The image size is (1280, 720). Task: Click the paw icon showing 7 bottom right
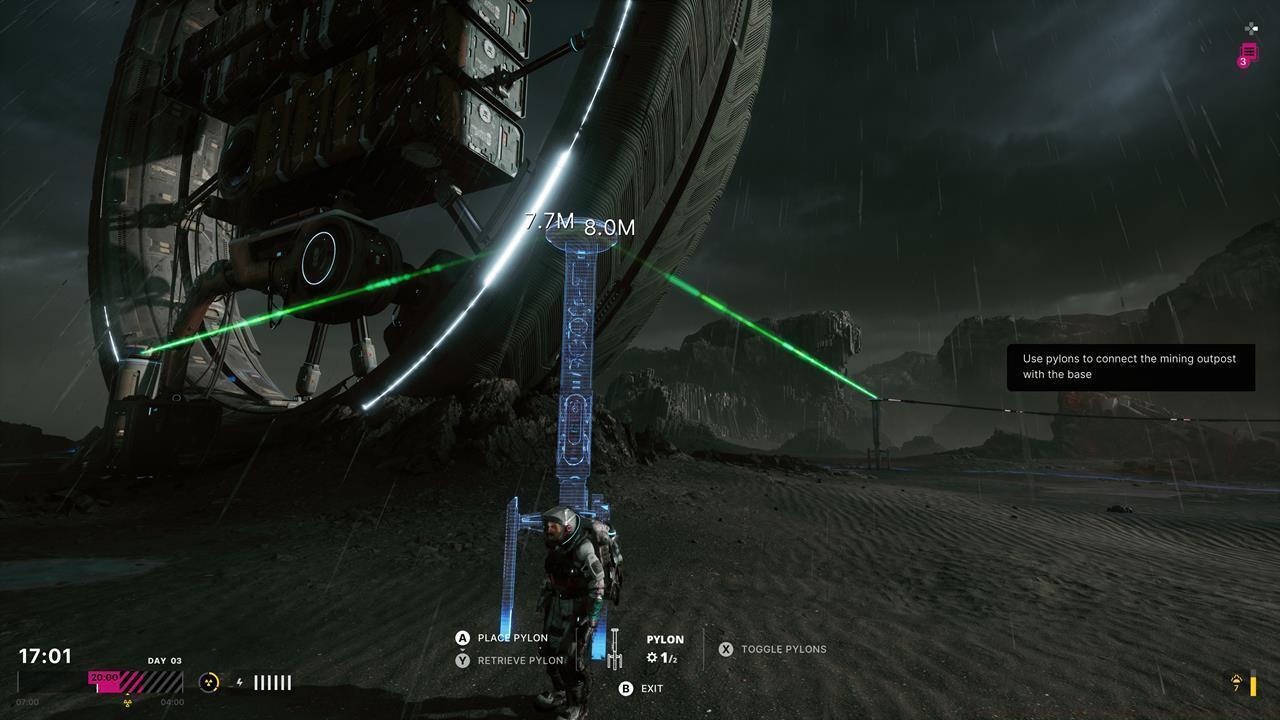click(1238, 679)
